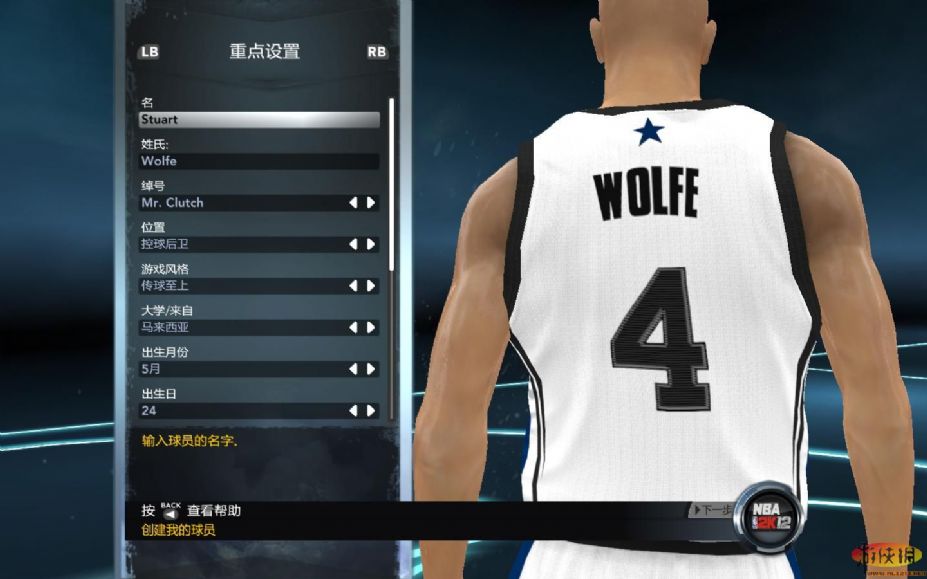Image resolution: width=927 pixels, height=579 pixels.
Task: Increase birth month 5月 with the right arrow
Action: 371,369
